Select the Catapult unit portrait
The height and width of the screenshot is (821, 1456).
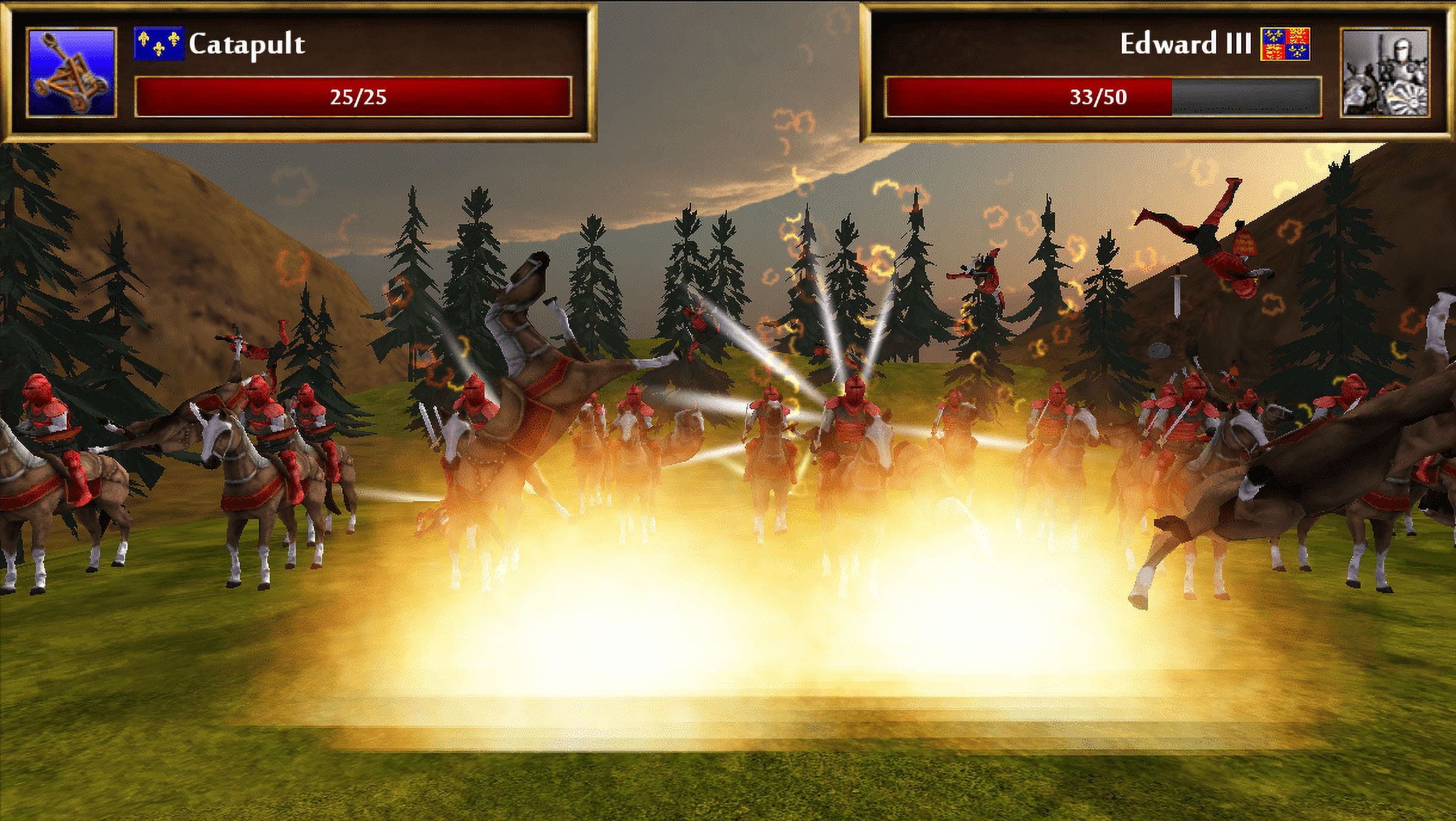click(71, 73)
